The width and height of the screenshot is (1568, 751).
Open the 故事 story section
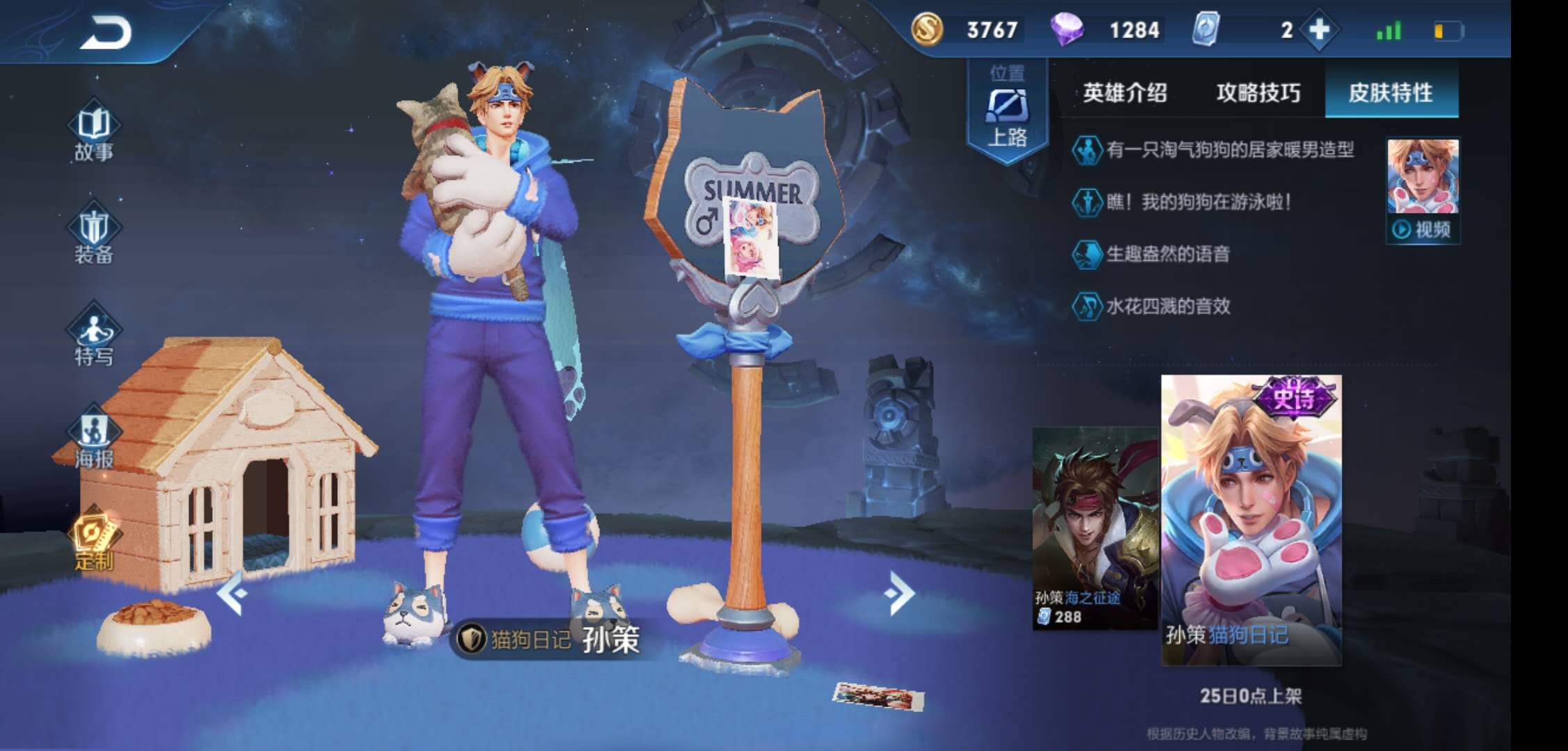coord(94,134)
